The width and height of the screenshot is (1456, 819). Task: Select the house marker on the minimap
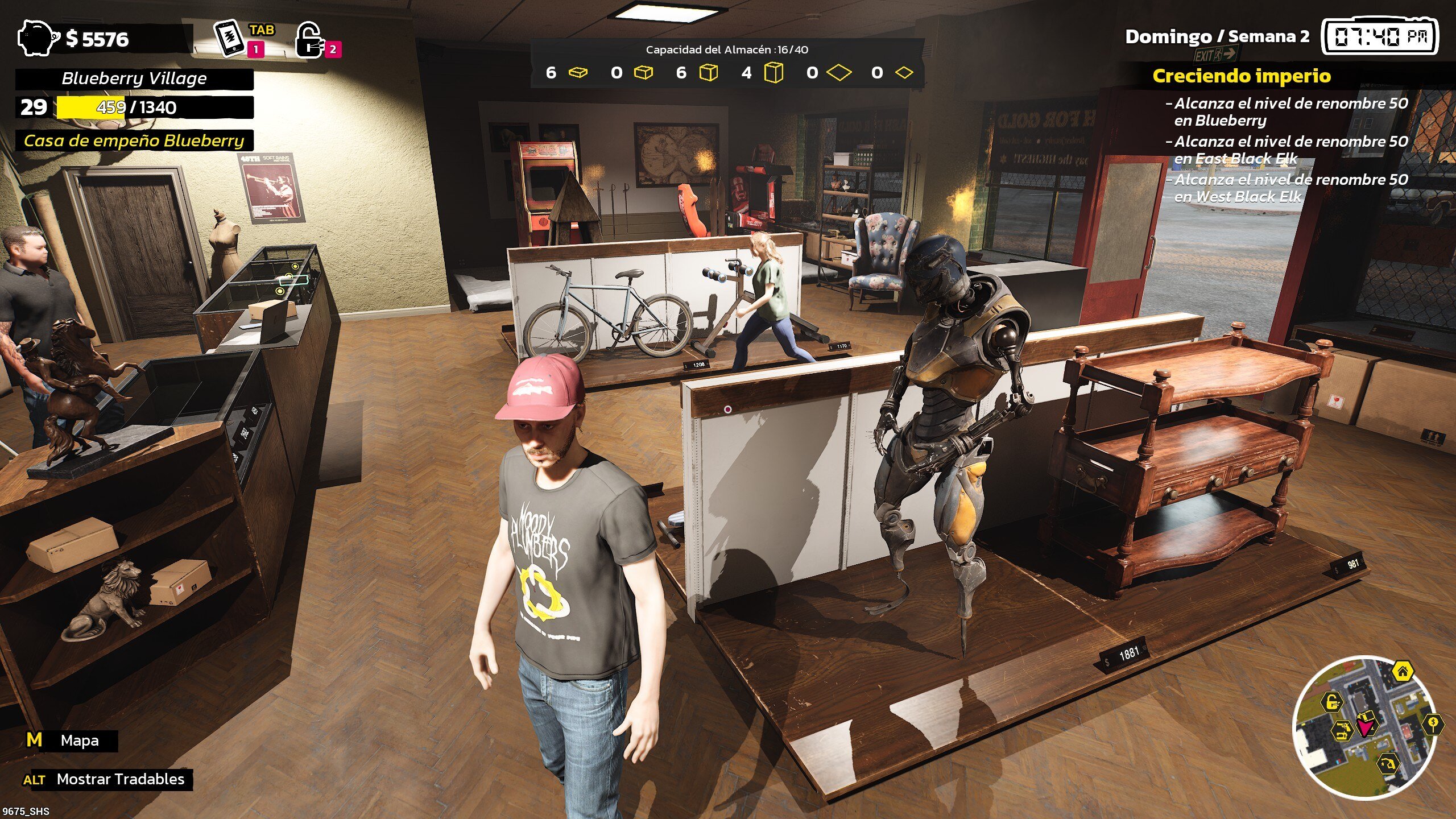pyautogui.click(x=1403, y=672)
